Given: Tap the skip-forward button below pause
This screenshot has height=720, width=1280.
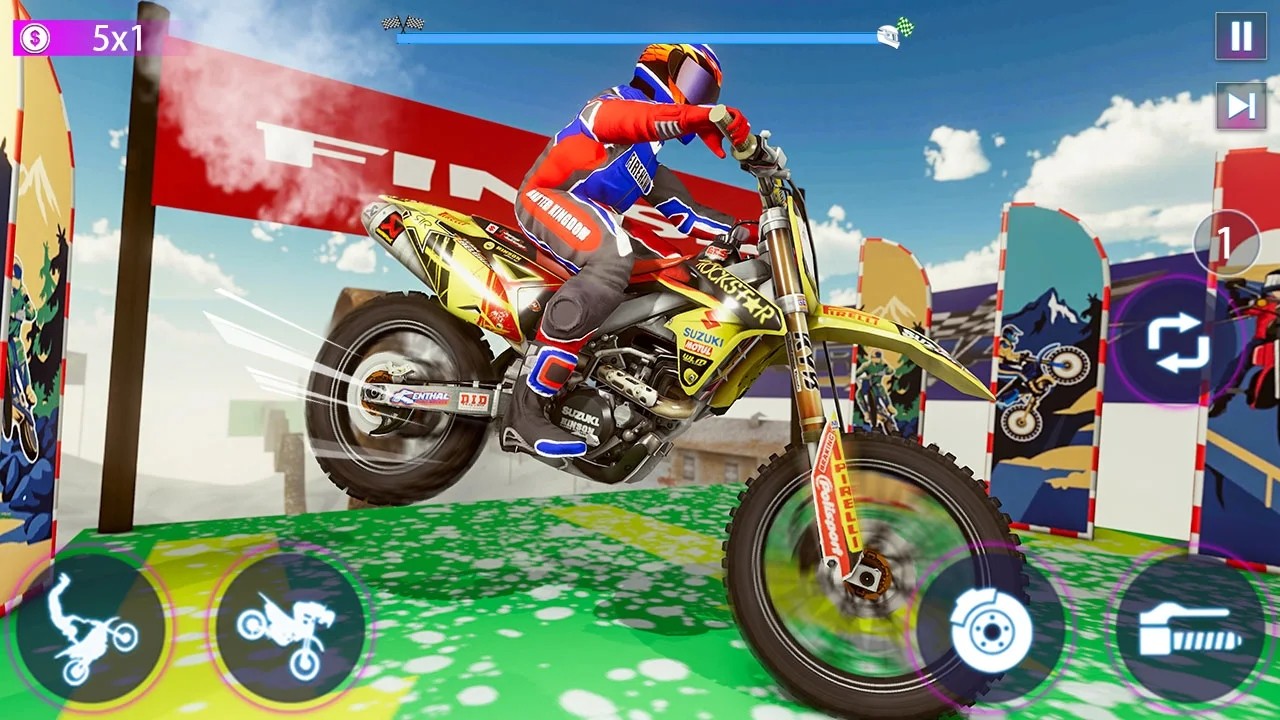Looking at the screenshot, I should 1241,106.
